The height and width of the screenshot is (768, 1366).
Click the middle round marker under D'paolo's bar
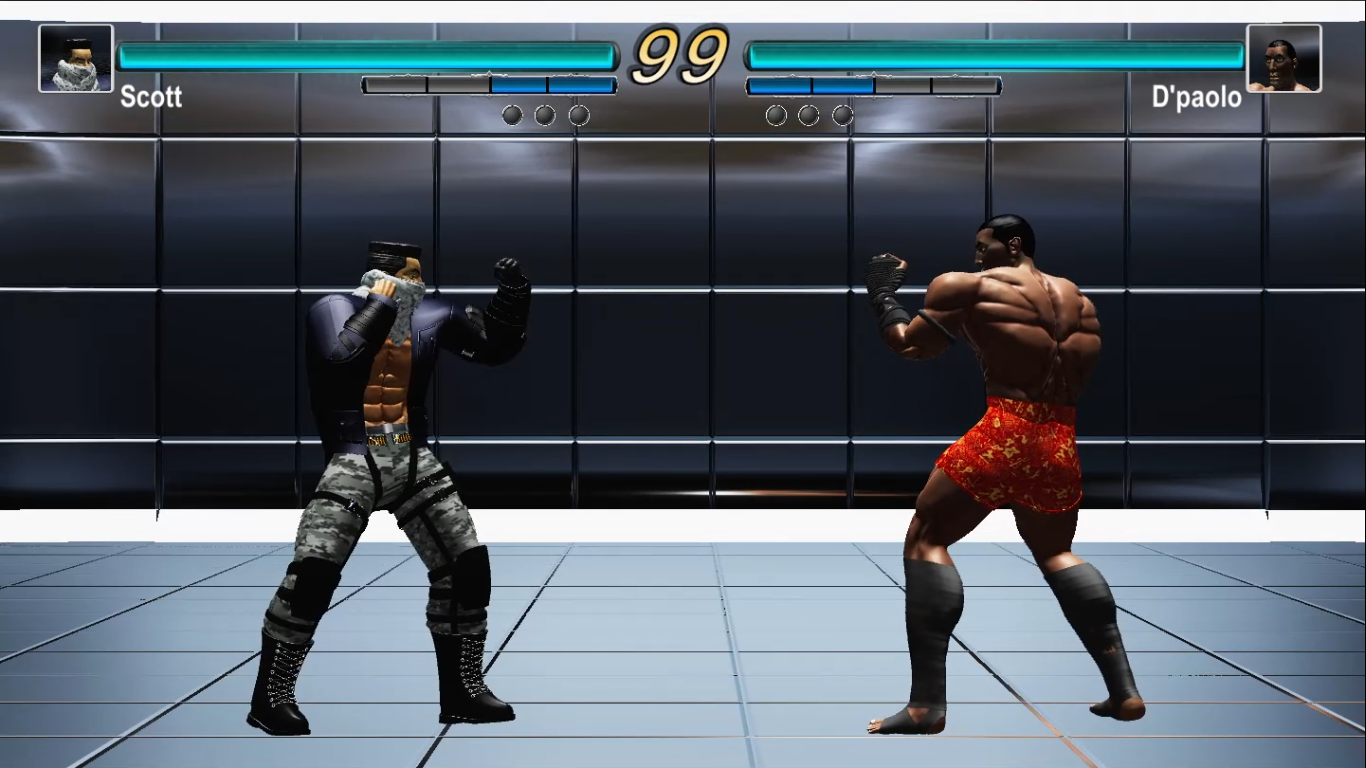810,114
